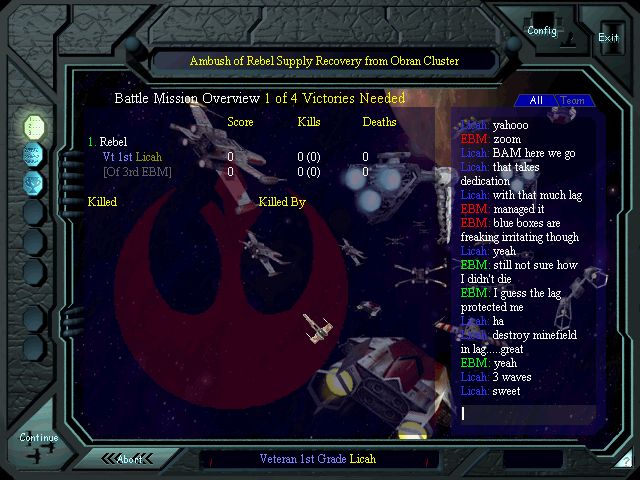Open the trophy icon panel
Screen dimensions: 640x480
tap(34, 182)
